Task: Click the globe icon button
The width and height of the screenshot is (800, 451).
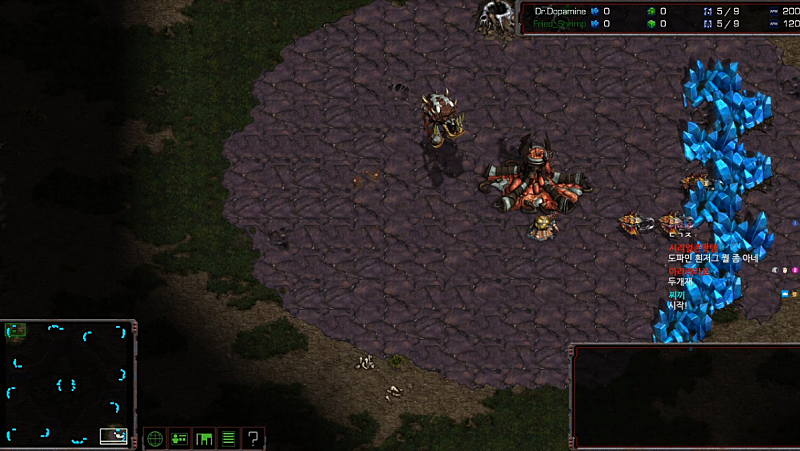Action: 155,438
